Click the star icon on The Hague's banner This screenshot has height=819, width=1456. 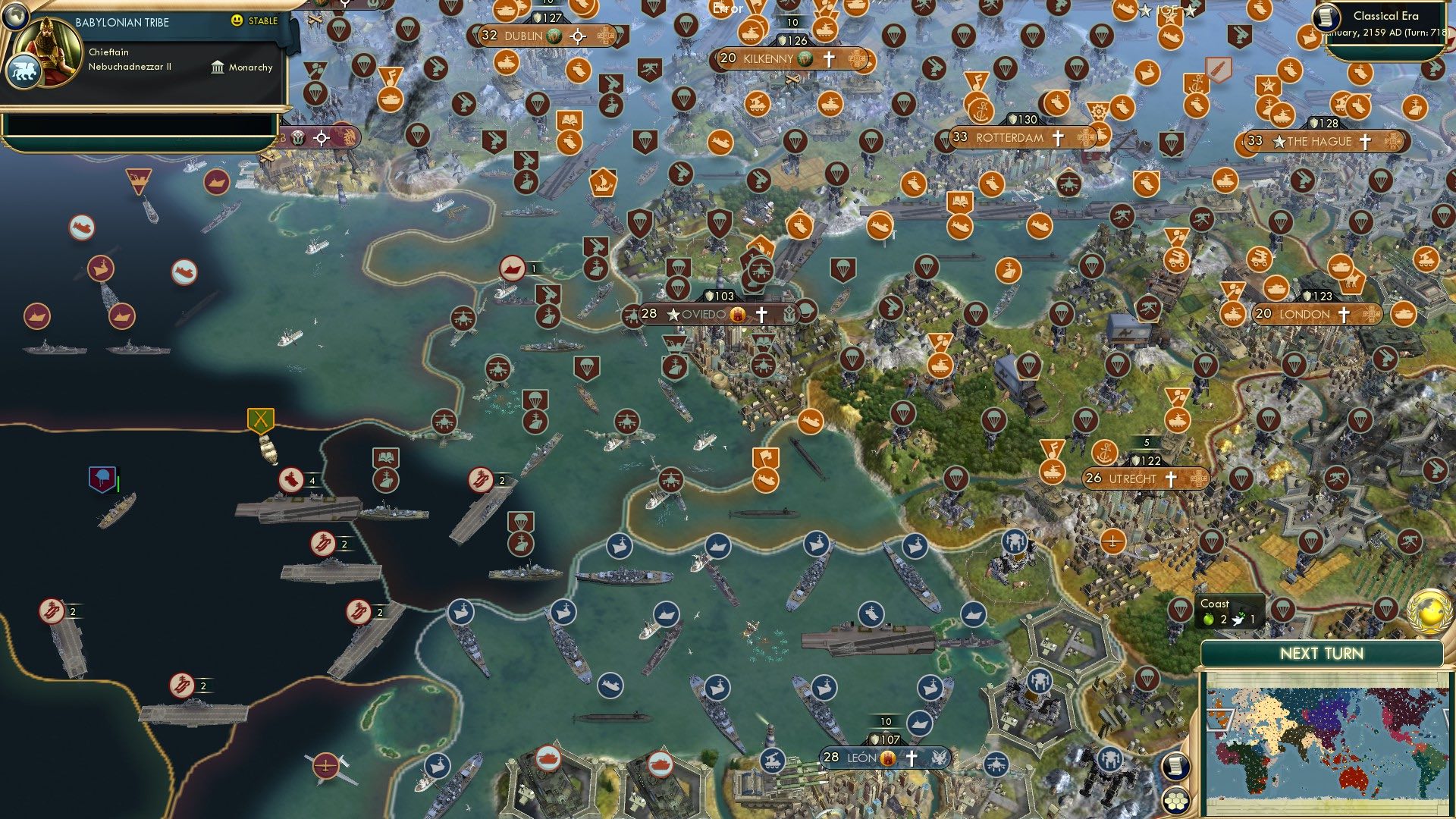(1279, 142)
